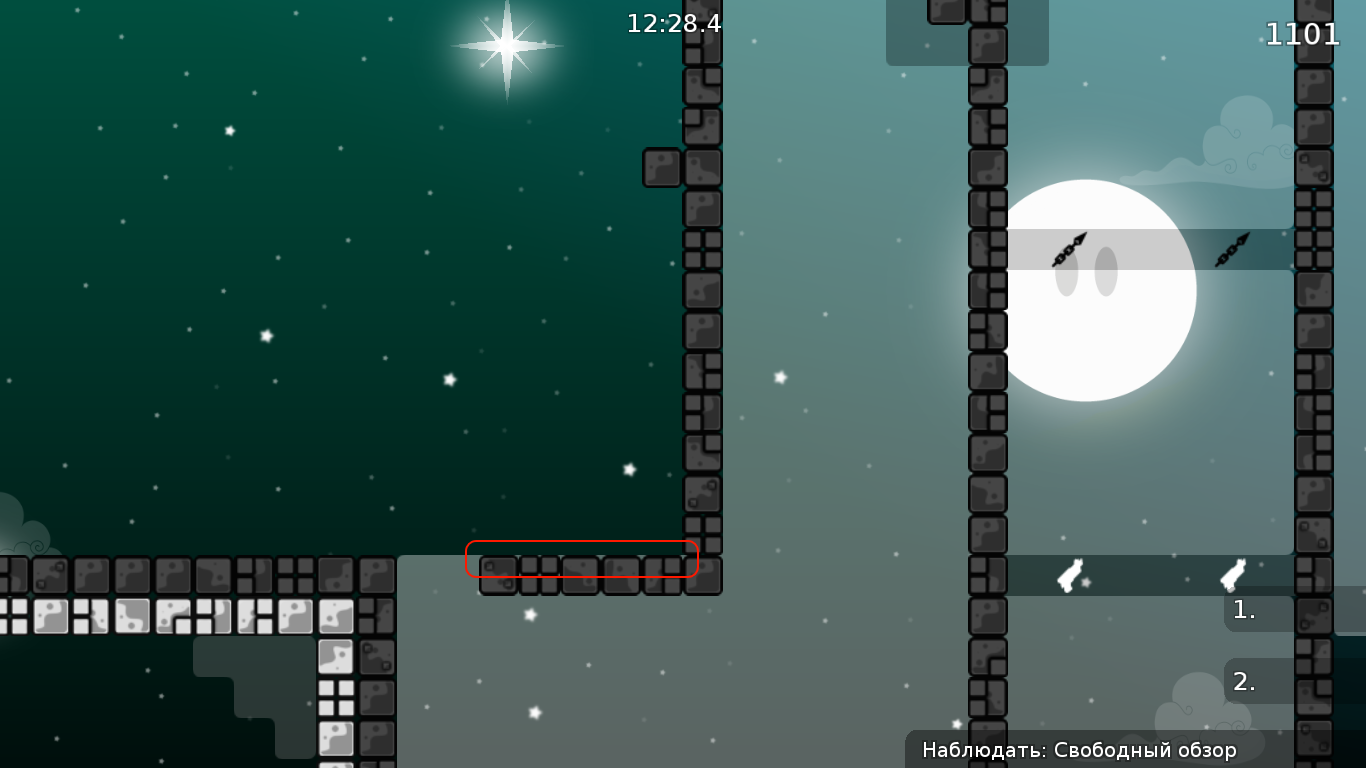Click the spectate bar labeled Свободный обзор

point(1078,748)
